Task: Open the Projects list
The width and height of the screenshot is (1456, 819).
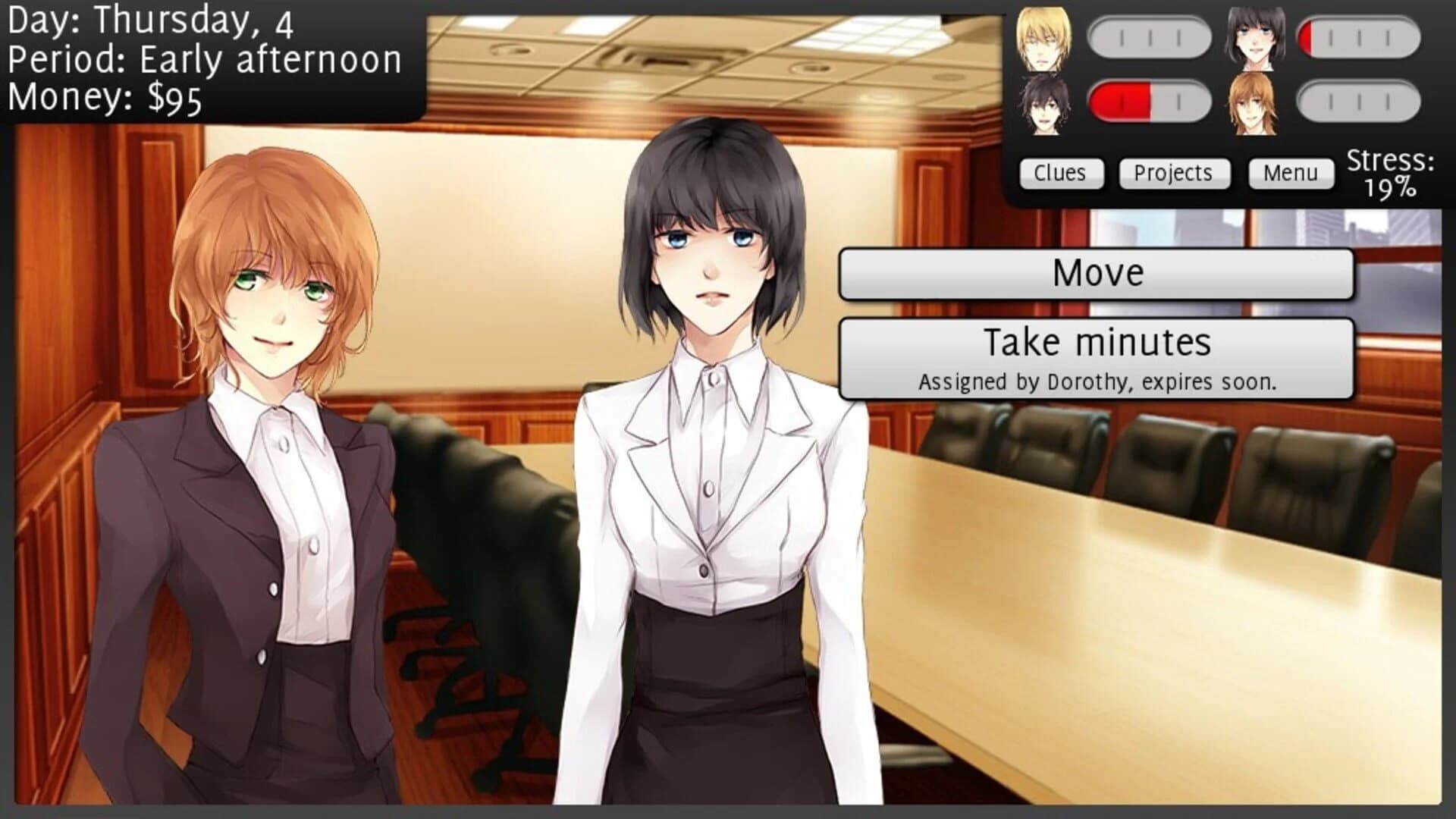Action: coord(1175,173)
